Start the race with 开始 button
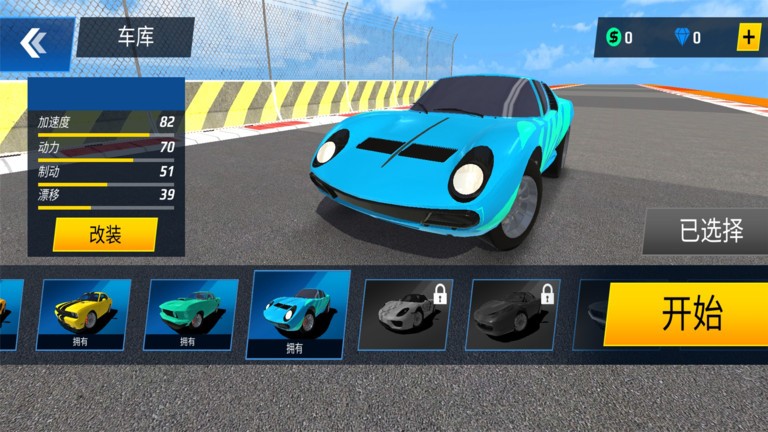This screenshot has height=432, width=768. (x=690, y=314)
